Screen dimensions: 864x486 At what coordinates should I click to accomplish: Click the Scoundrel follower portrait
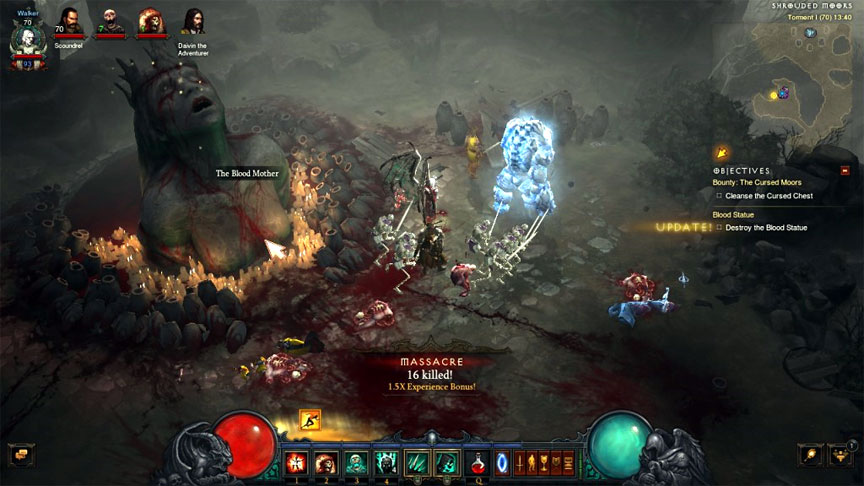[69, 22]
